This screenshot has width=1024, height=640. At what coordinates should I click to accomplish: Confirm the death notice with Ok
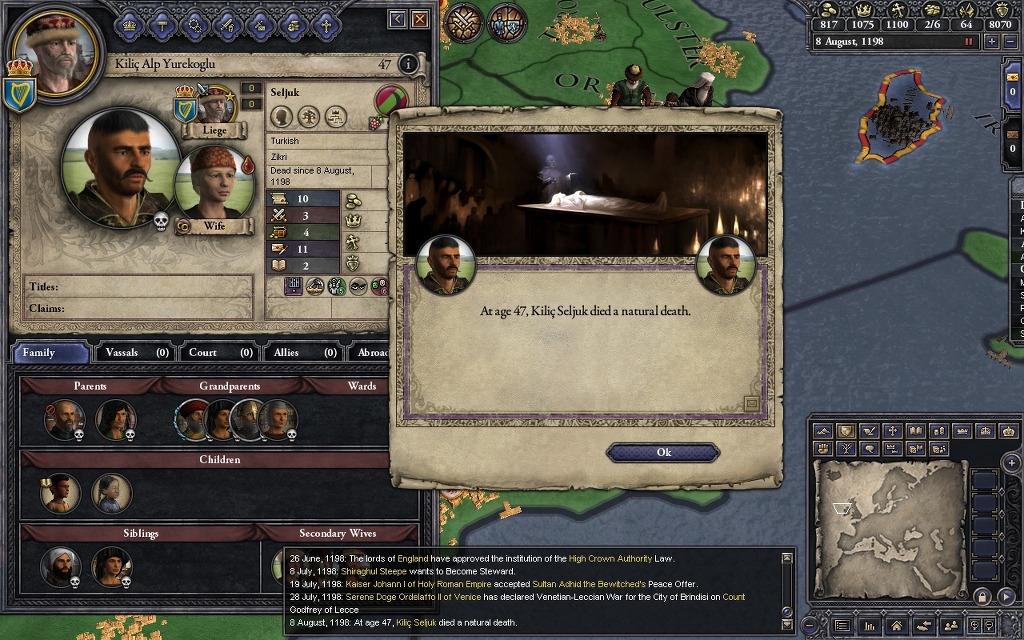click(663, 452)
